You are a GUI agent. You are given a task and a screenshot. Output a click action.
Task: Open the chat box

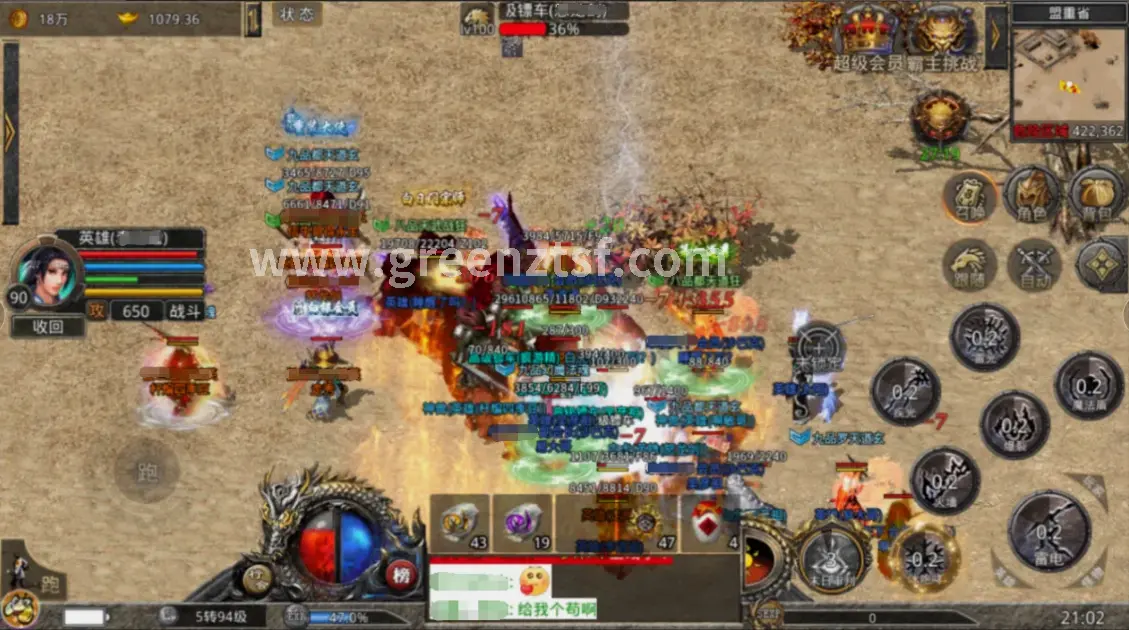(585, 591)
